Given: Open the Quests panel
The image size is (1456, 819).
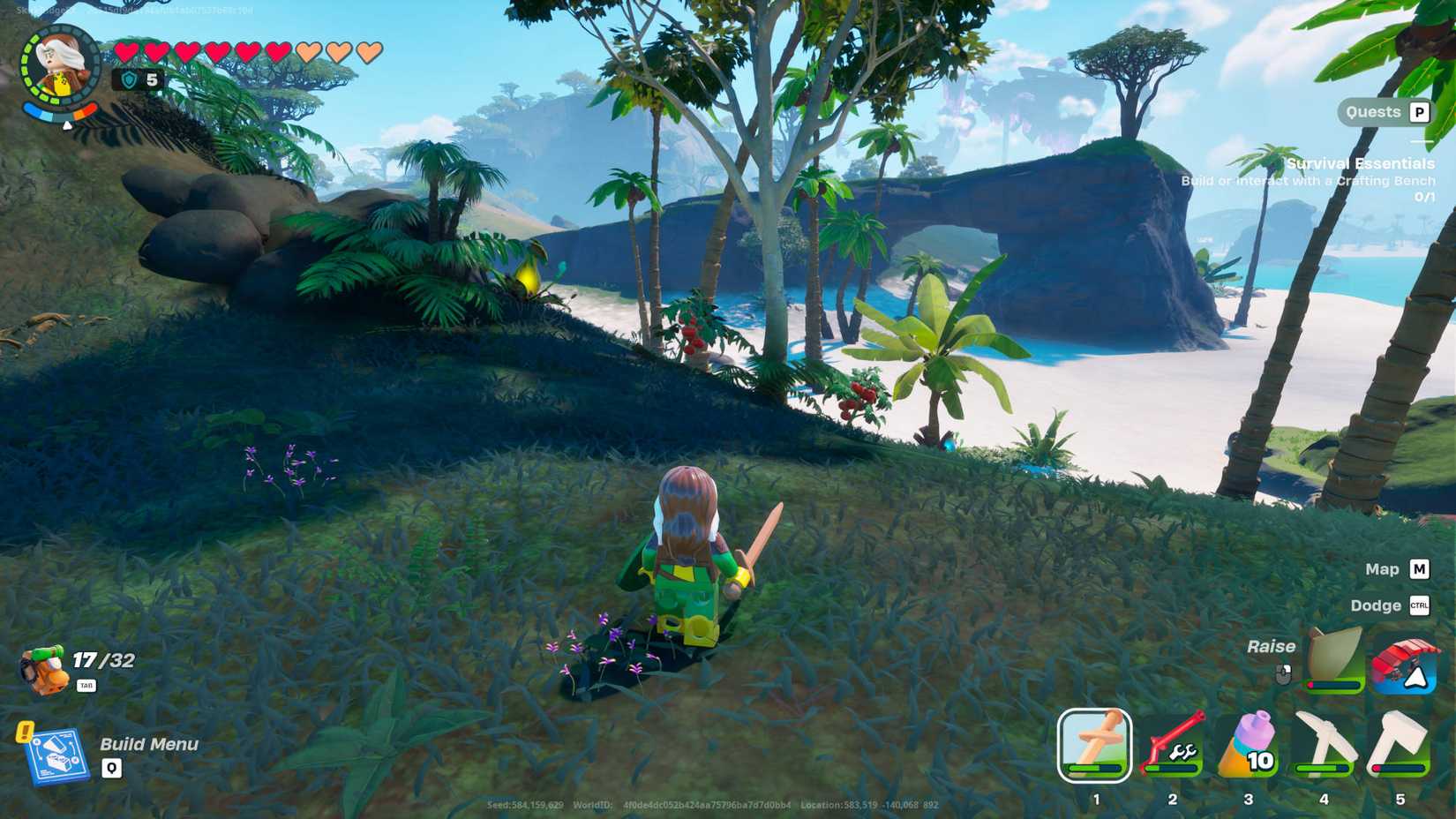Looking at the screenshot, I should click(1383, 112).
